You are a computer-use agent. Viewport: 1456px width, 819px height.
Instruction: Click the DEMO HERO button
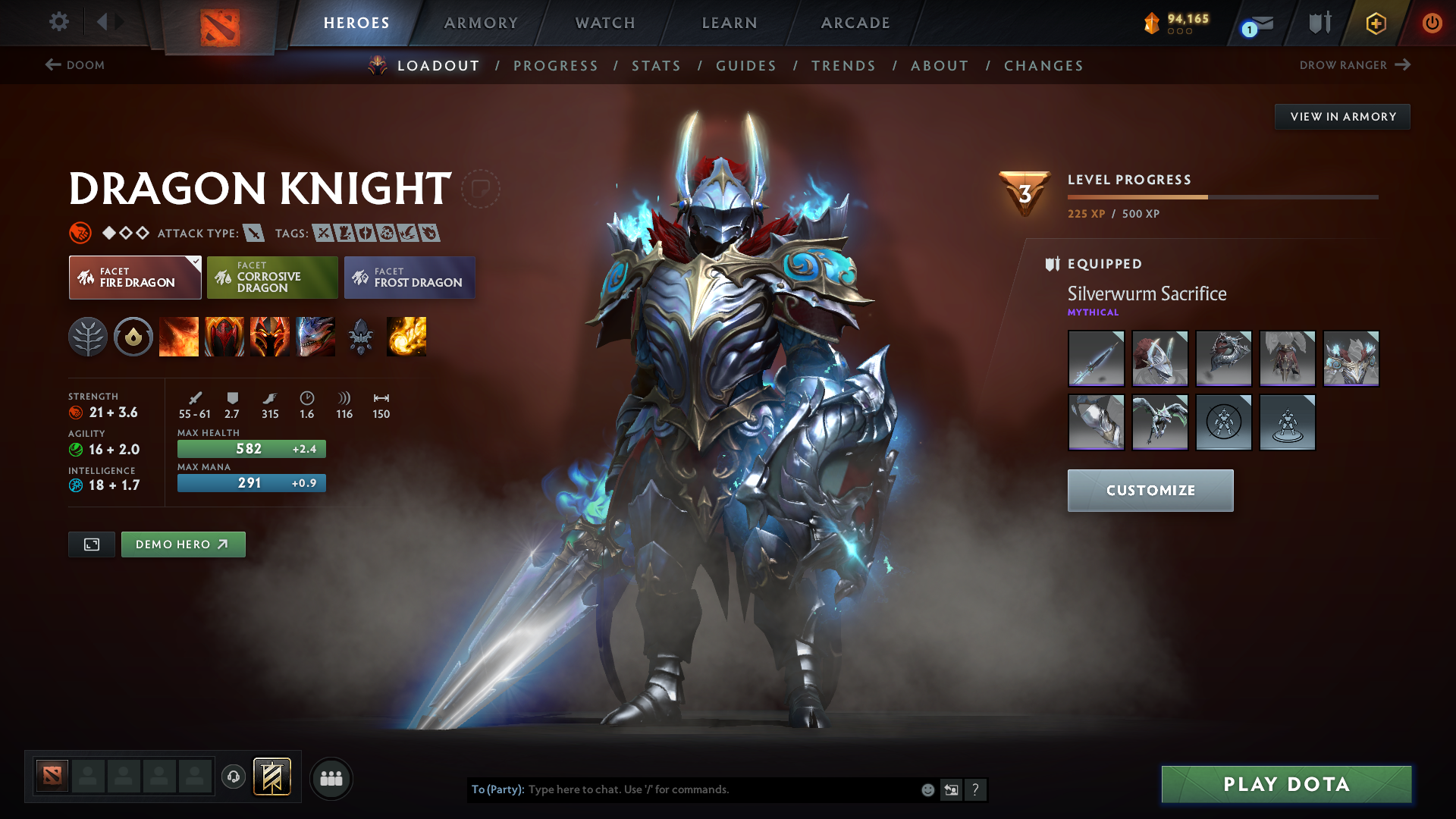point(183,544)
